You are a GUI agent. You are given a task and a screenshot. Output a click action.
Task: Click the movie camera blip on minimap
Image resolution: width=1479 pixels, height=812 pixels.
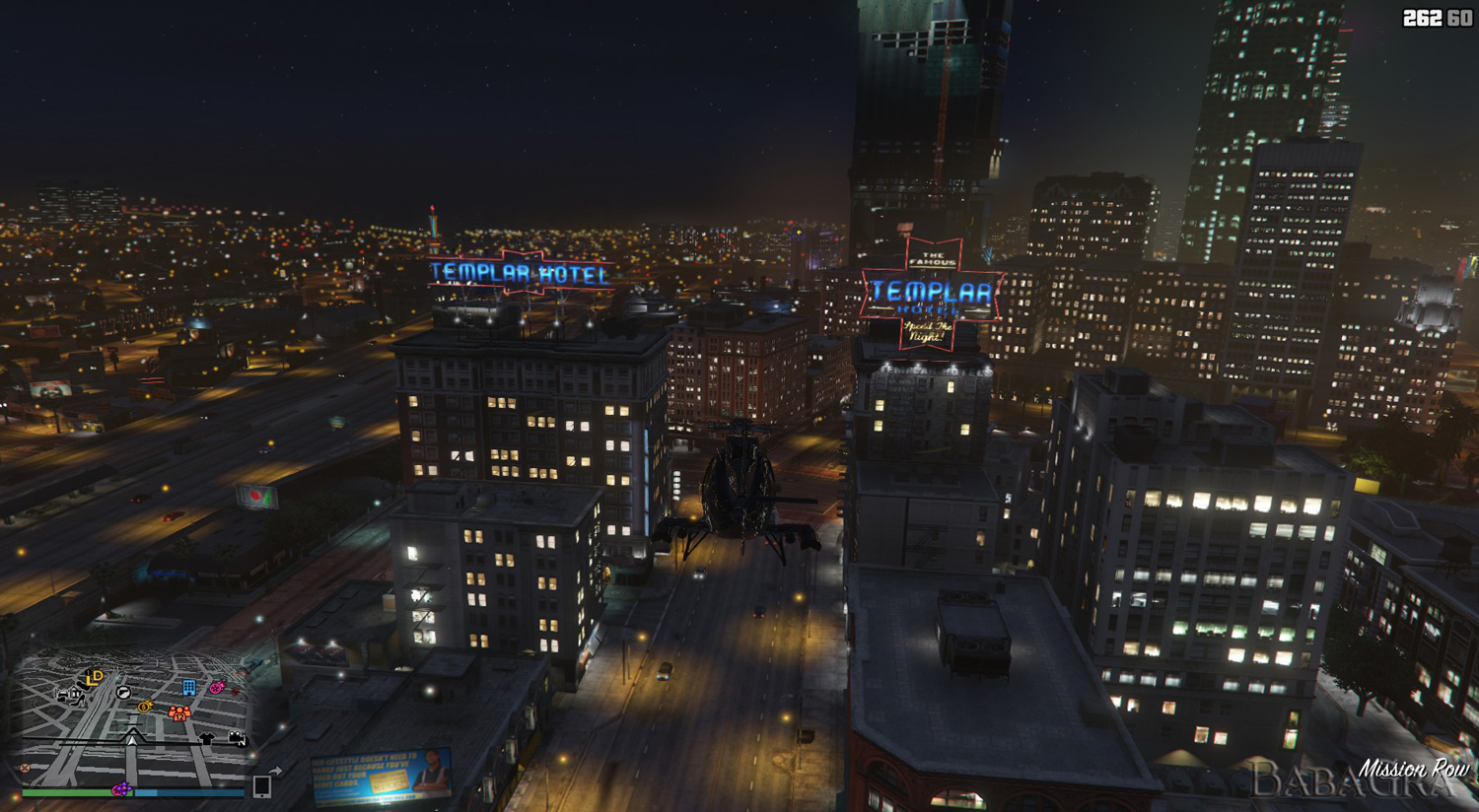tap(238, 738)
